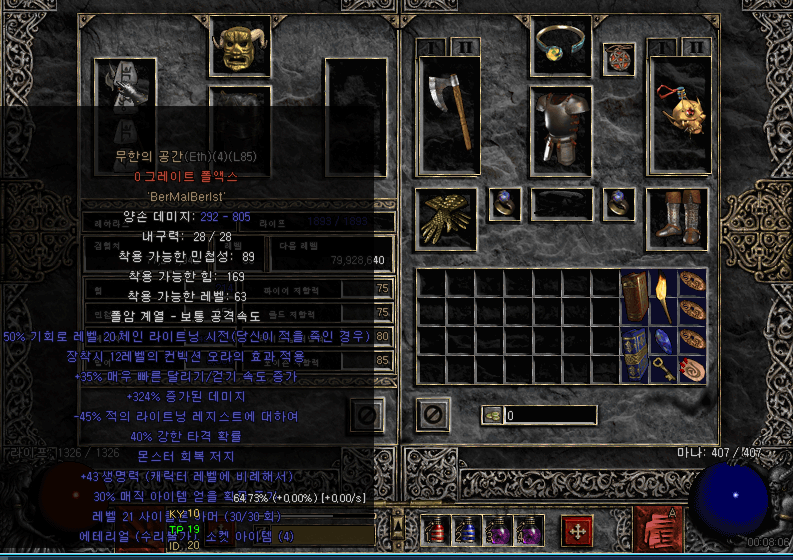Image resolution: width=793 pixels, height=560 pixels.
Task: Open the red crossed-arrows skill button
Action: 577,530
